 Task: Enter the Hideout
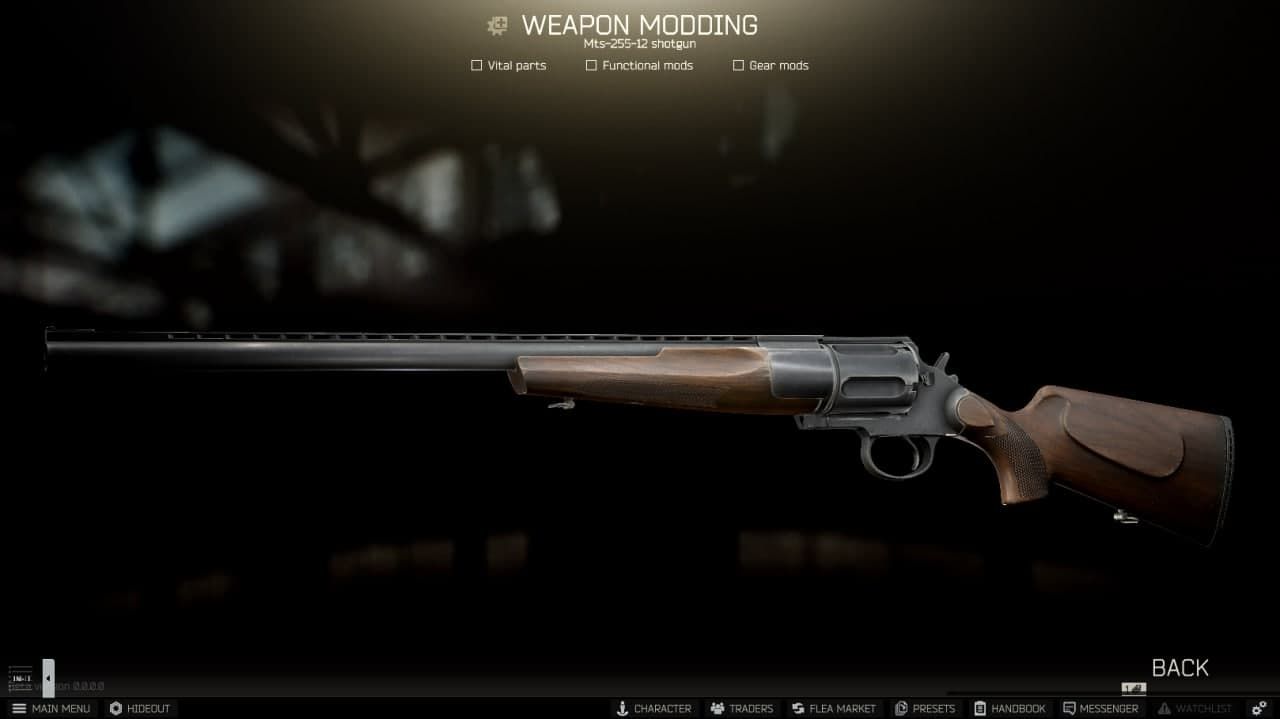tap(140, 708)
